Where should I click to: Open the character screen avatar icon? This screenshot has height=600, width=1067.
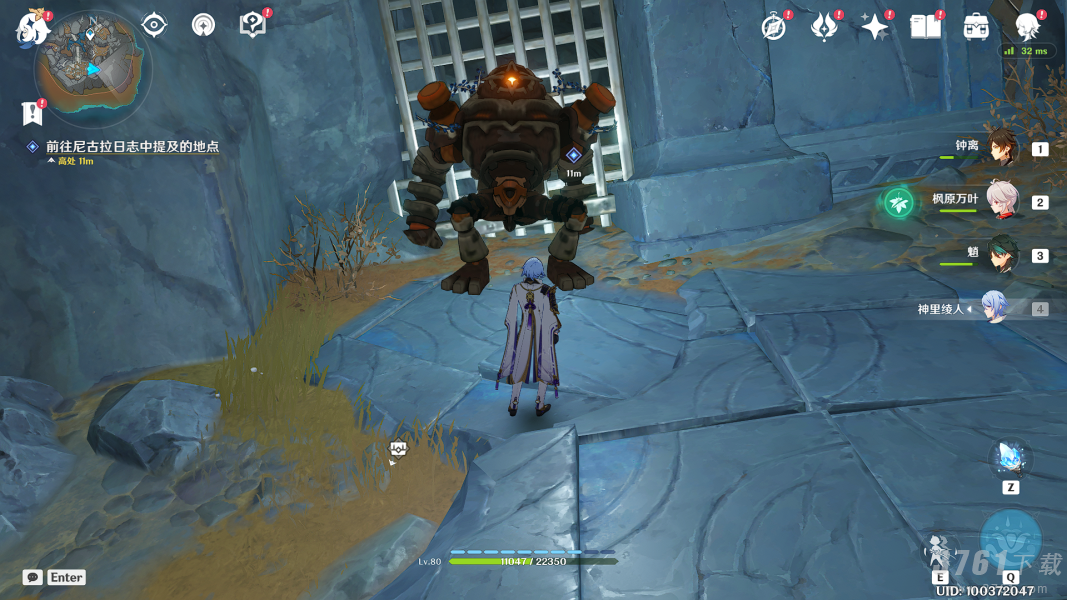1026,27
